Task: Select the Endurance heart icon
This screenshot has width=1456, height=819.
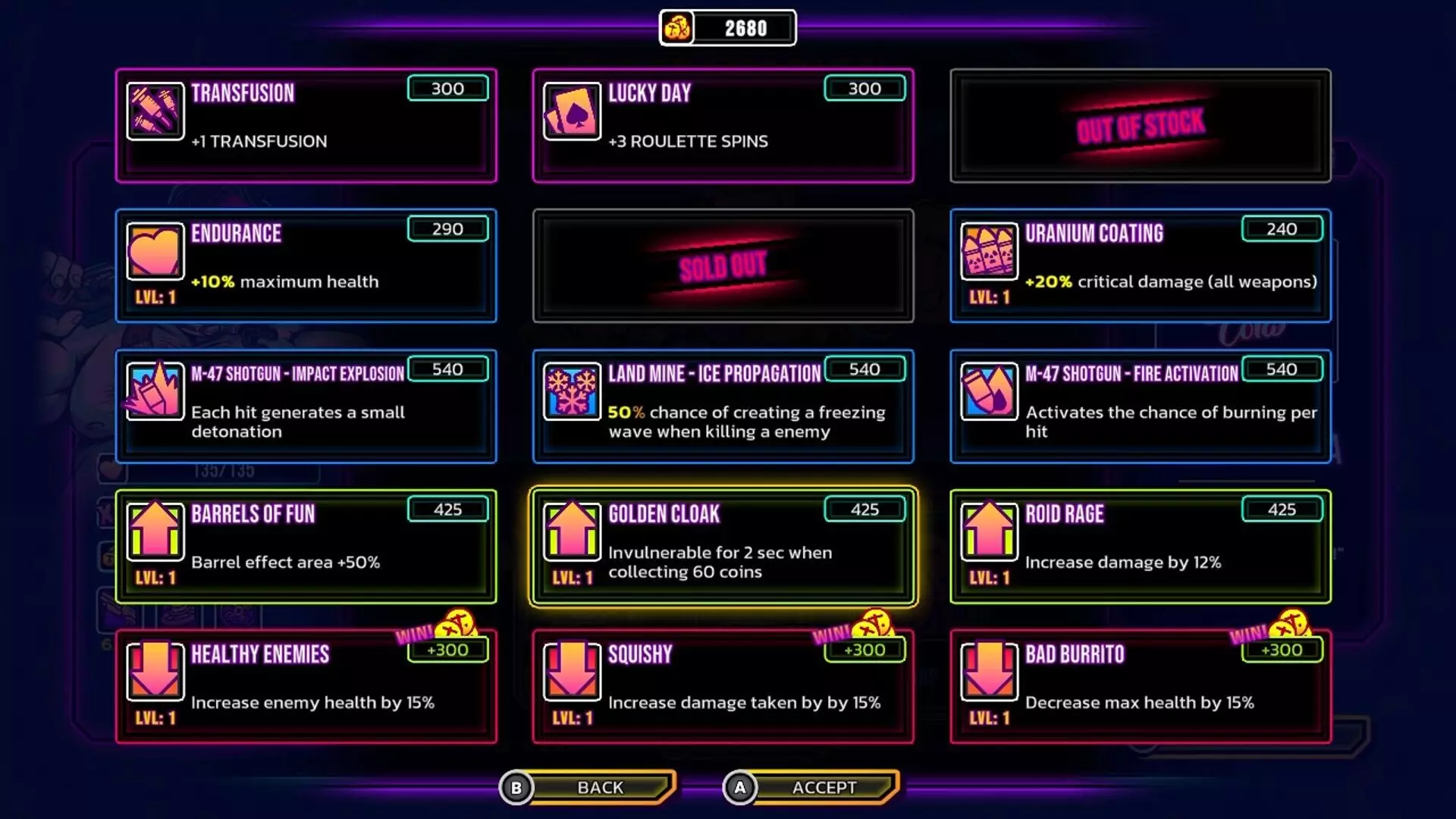Action: click(x=155, y=253)
